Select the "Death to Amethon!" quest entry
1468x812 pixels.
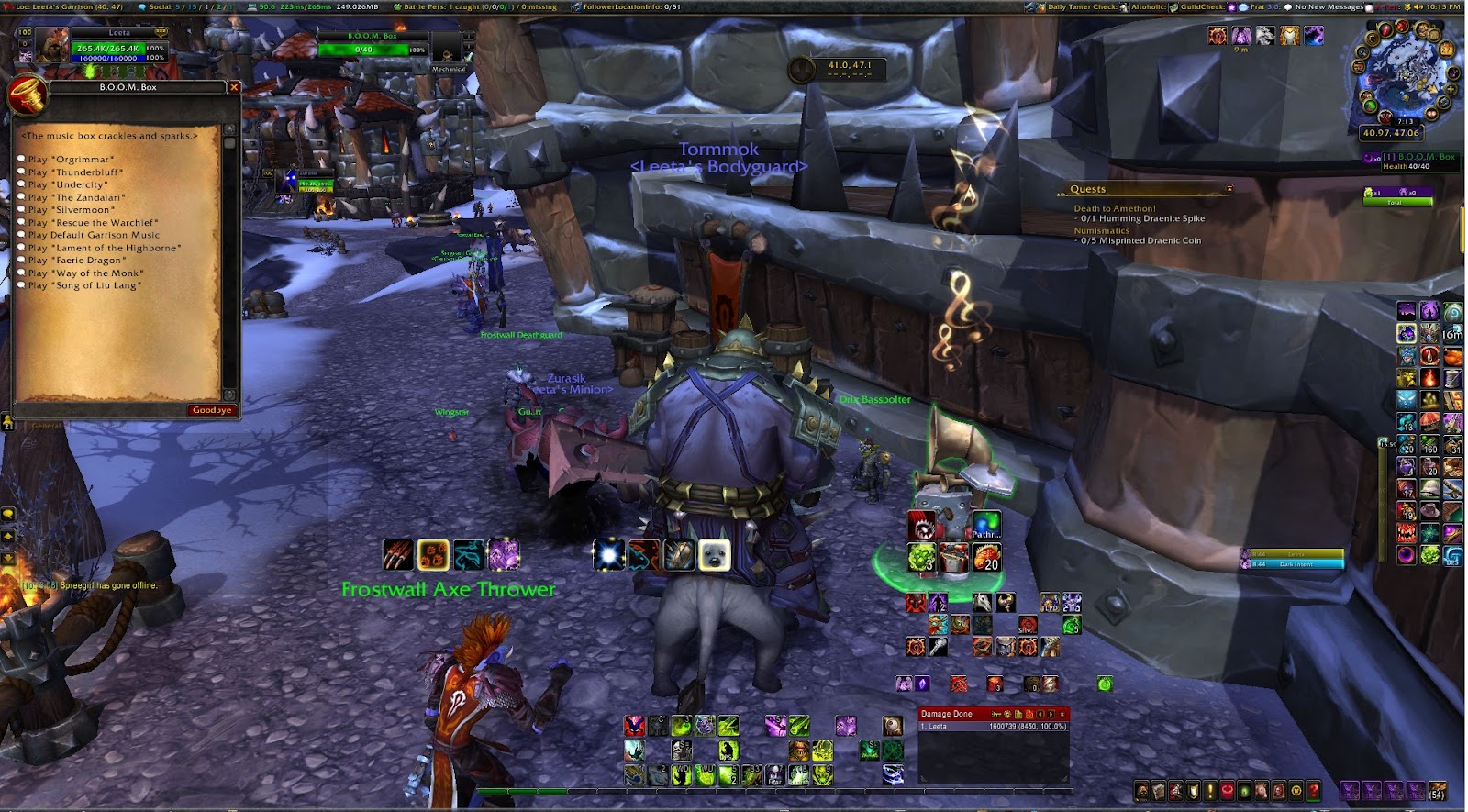pos(1115,208)
